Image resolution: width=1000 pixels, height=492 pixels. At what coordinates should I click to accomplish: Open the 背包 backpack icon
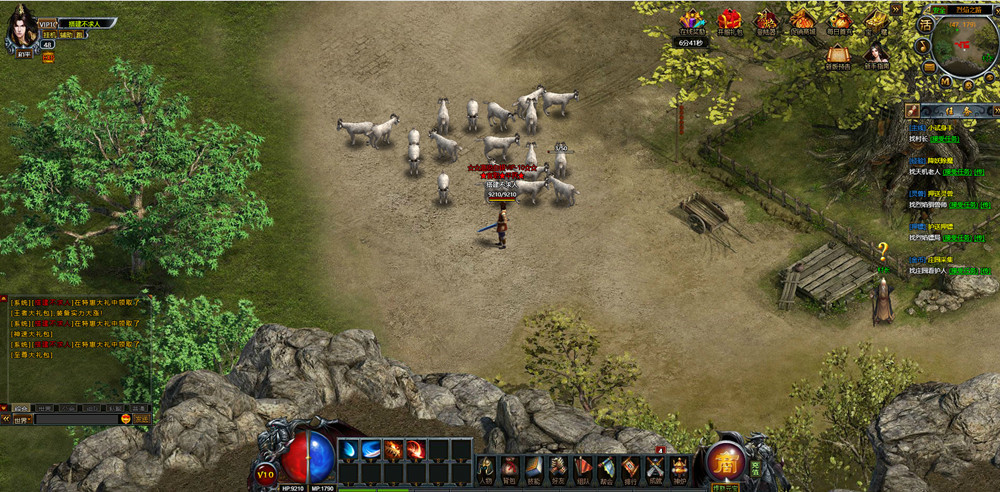tap(509, 467)
